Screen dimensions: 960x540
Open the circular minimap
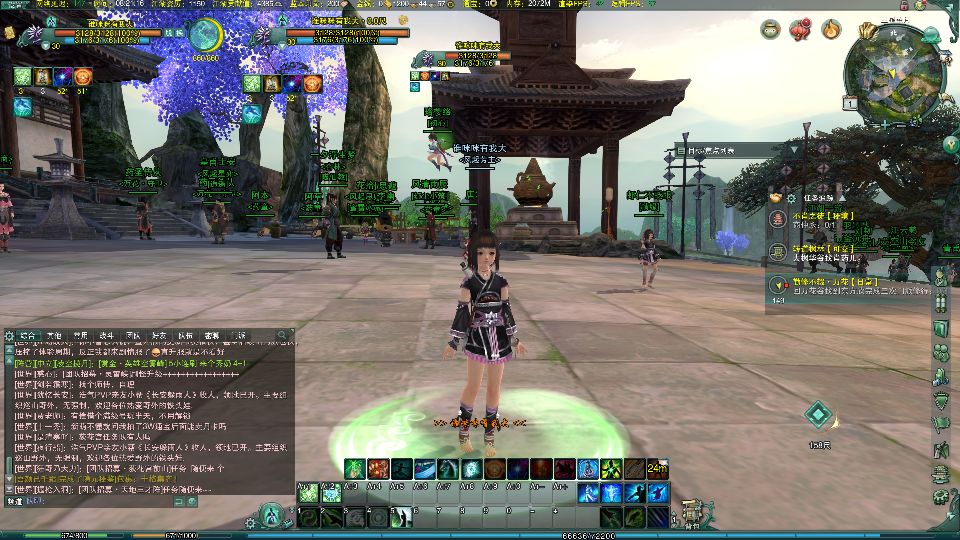click(x=891, y=75)
